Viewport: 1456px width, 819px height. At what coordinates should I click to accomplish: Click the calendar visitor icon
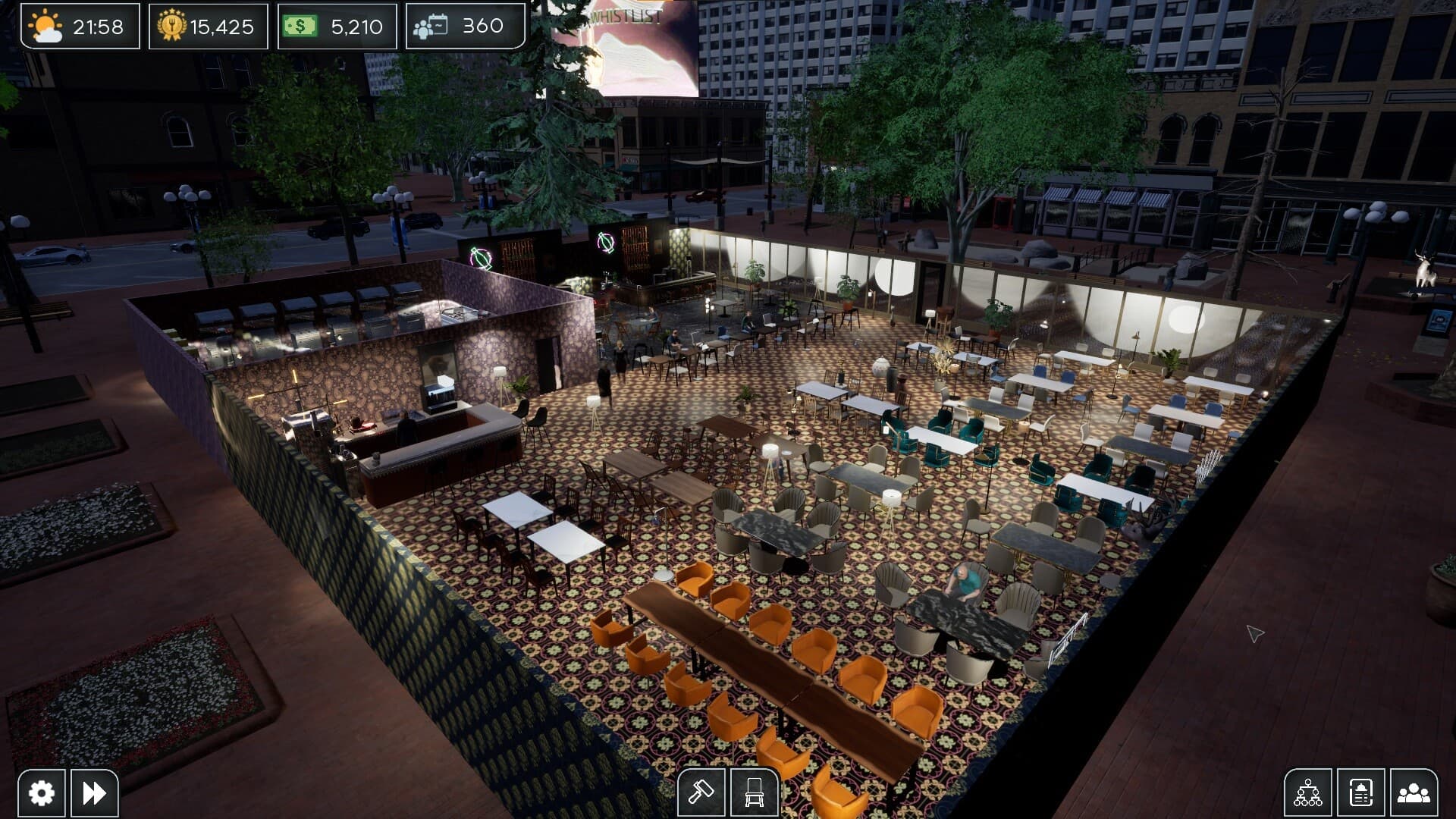pos(430,25)
